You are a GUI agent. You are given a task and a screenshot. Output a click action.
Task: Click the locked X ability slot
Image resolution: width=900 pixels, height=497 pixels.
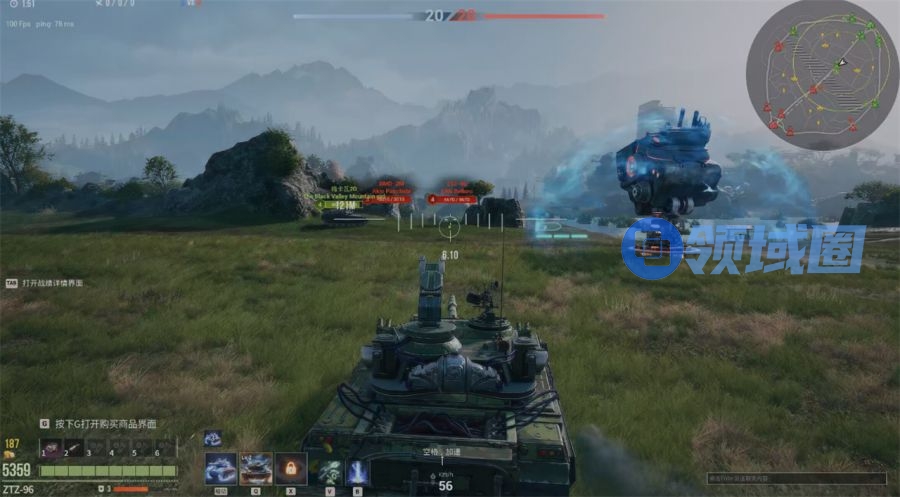pos(291,468)
